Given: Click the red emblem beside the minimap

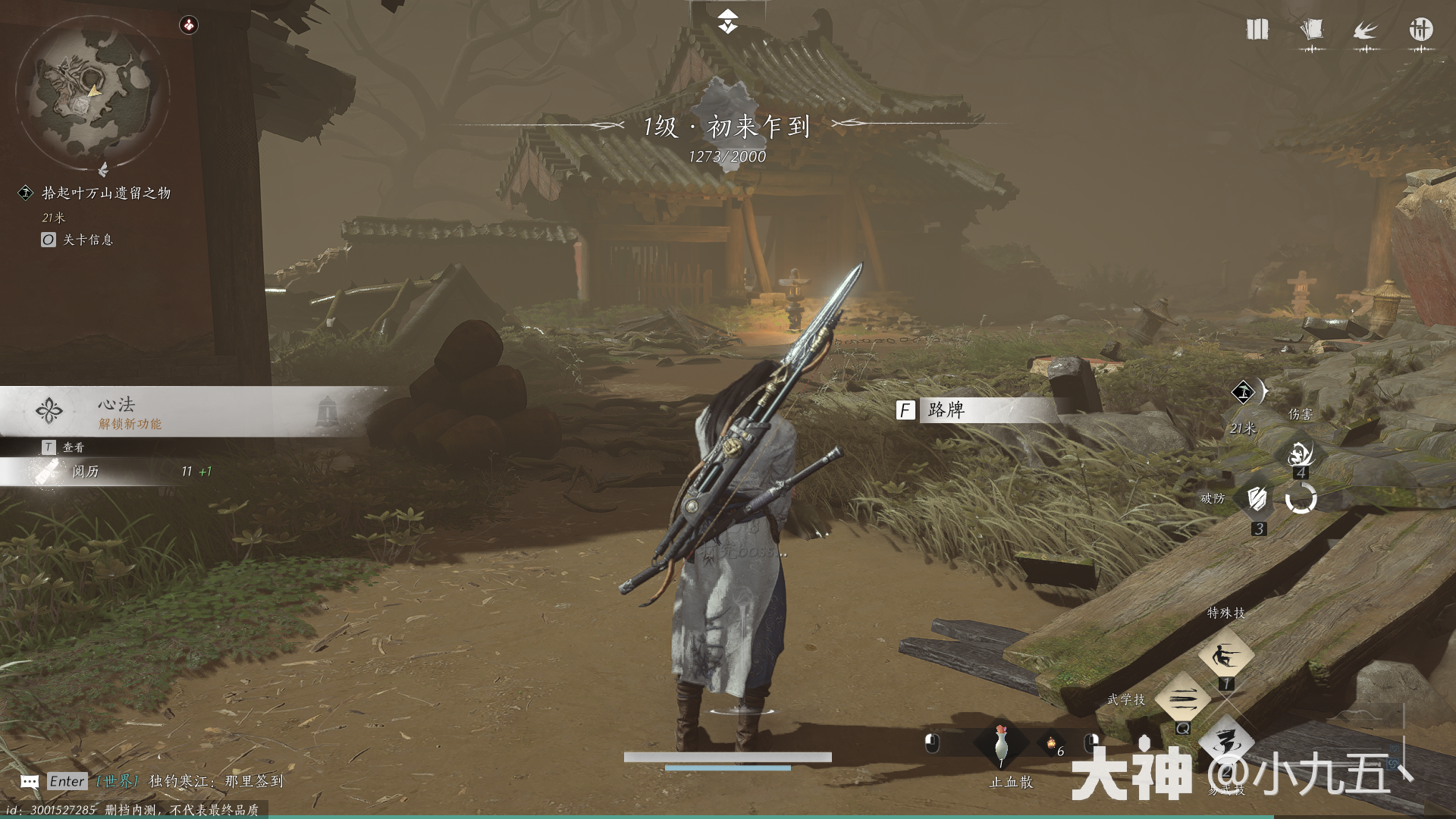Looking at the screenshot, I should [x=188, y=25].
